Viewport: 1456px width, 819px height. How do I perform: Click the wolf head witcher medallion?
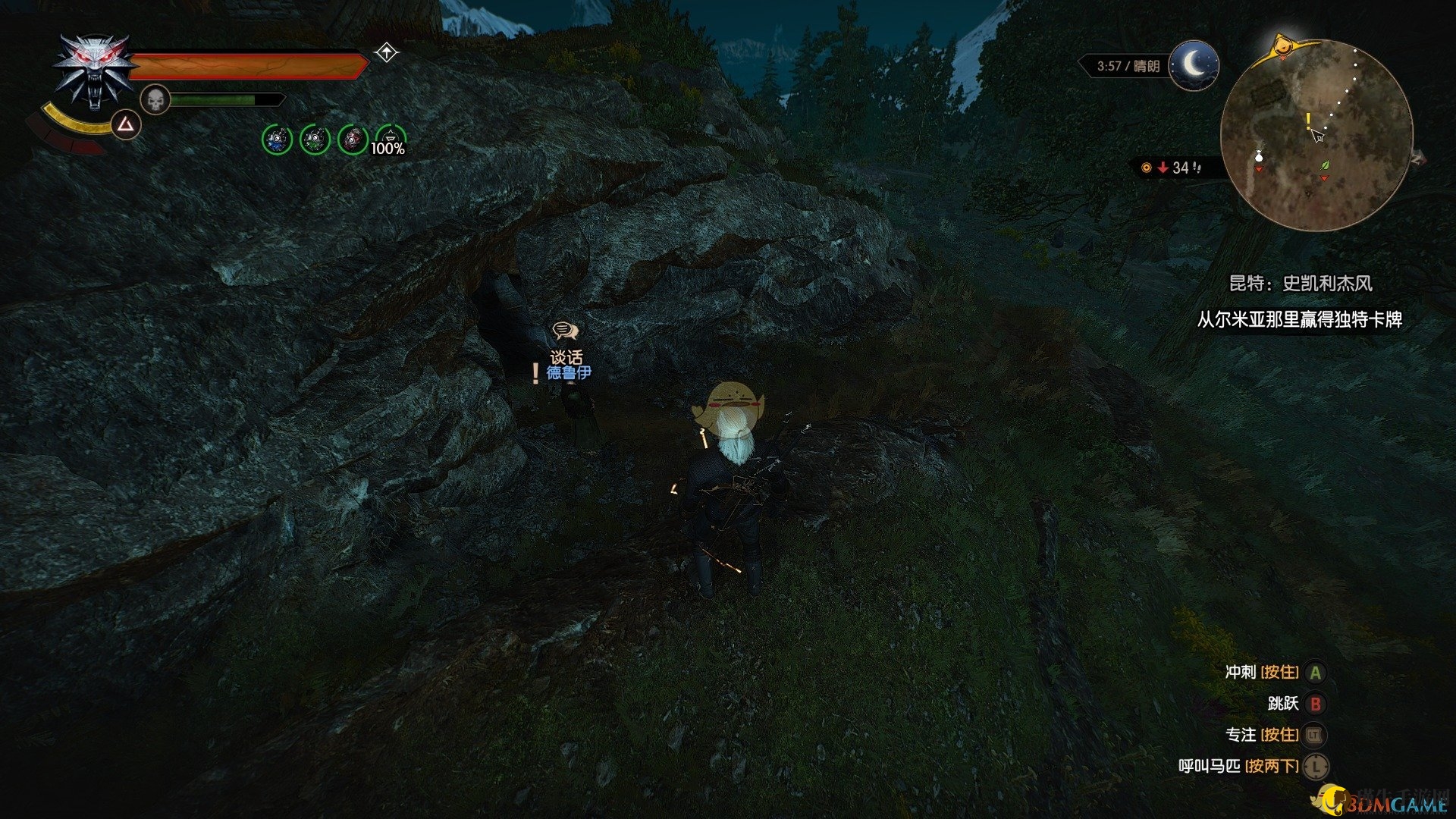[x=92, y=72]
